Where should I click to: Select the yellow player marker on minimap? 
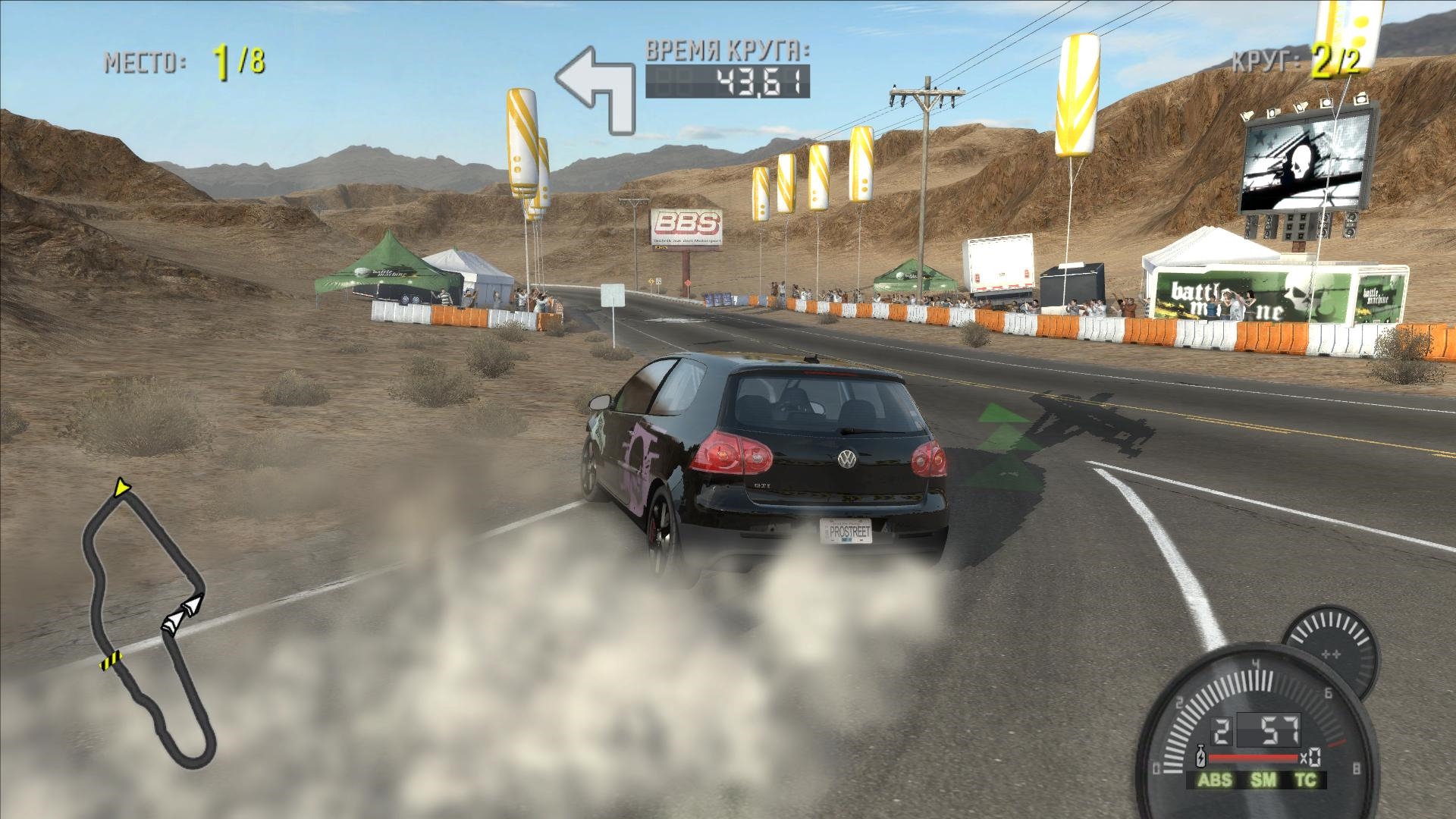[120, 488]
